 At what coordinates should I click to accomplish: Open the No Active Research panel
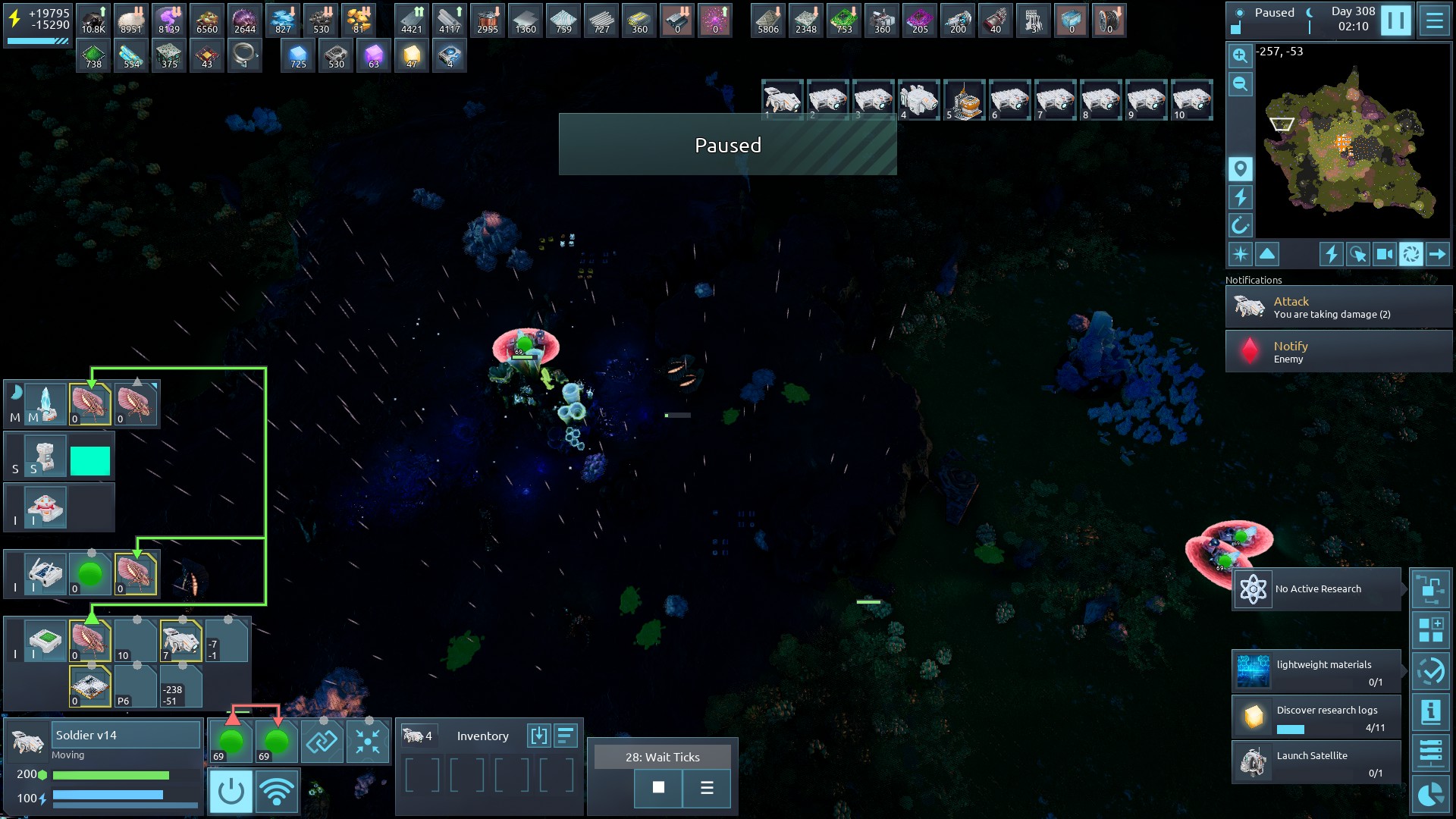click(x=1316, y=589)
